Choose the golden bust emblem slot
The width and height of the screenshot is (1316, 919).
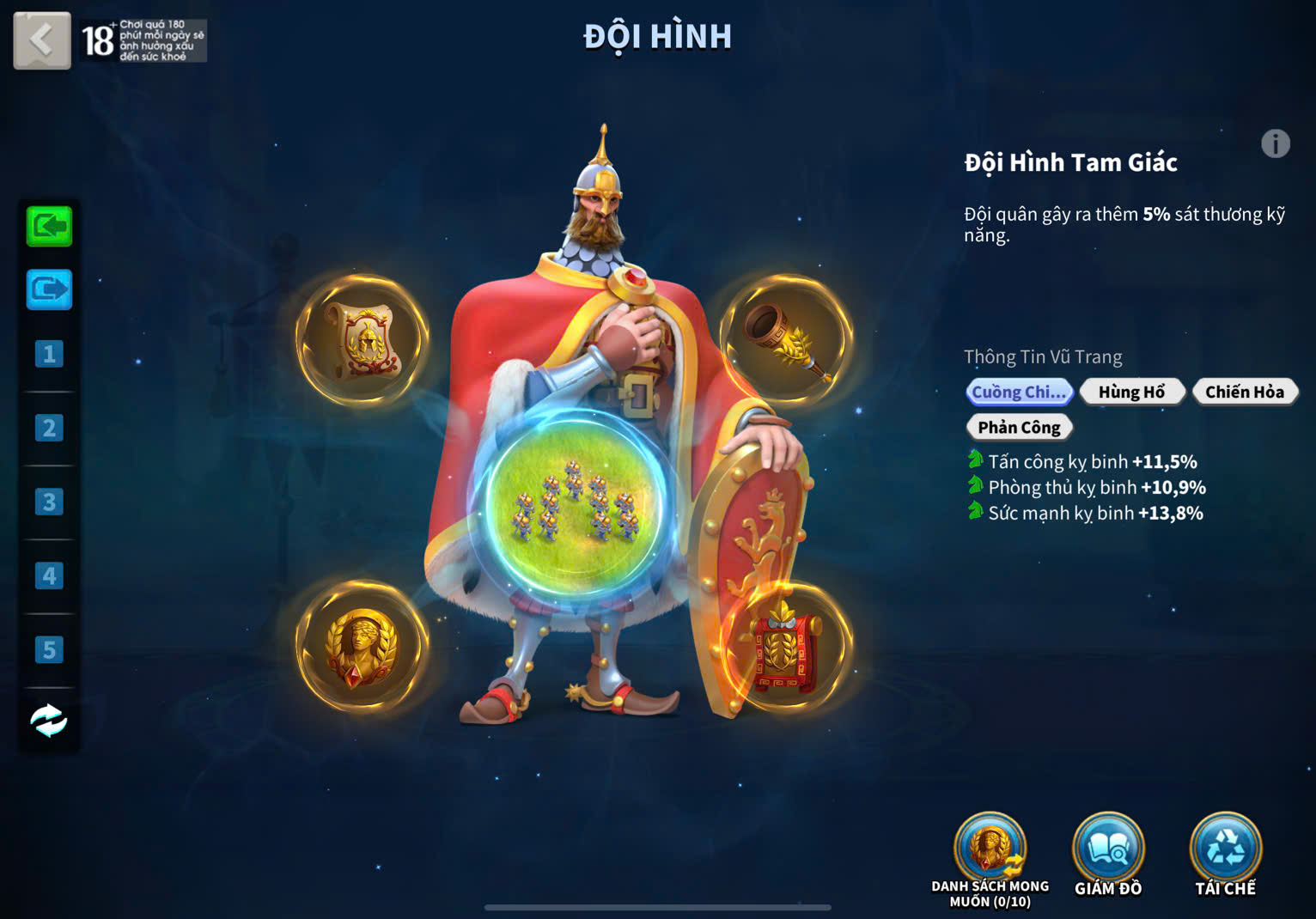(x=362, y=647)
